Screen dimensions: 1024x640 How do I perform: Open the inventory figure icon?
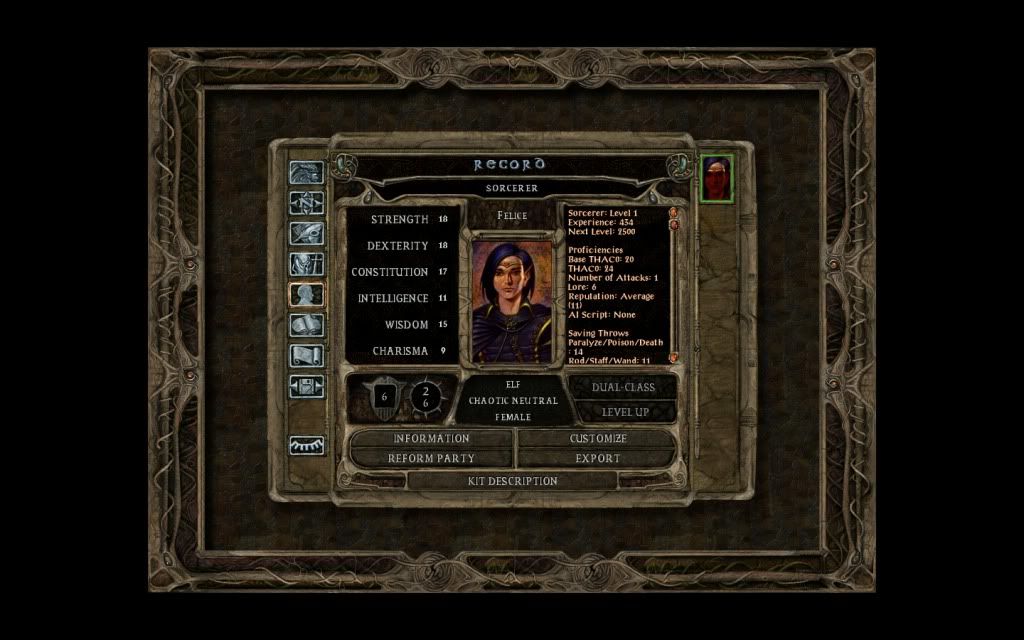pos(306,264)
